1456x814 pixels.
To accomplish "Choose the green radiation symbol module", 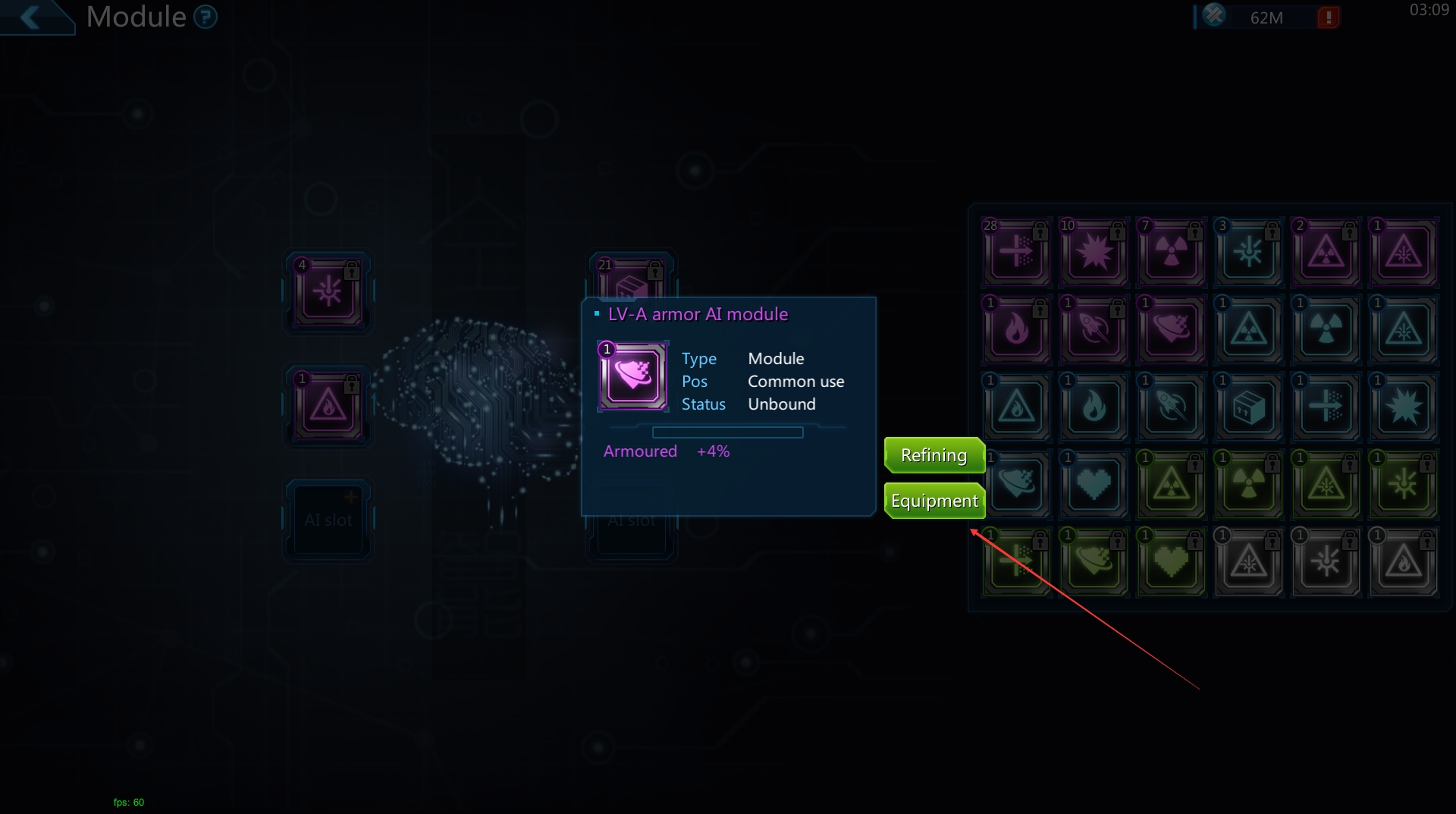I will pyautogui.click(x=1248, y=485).
